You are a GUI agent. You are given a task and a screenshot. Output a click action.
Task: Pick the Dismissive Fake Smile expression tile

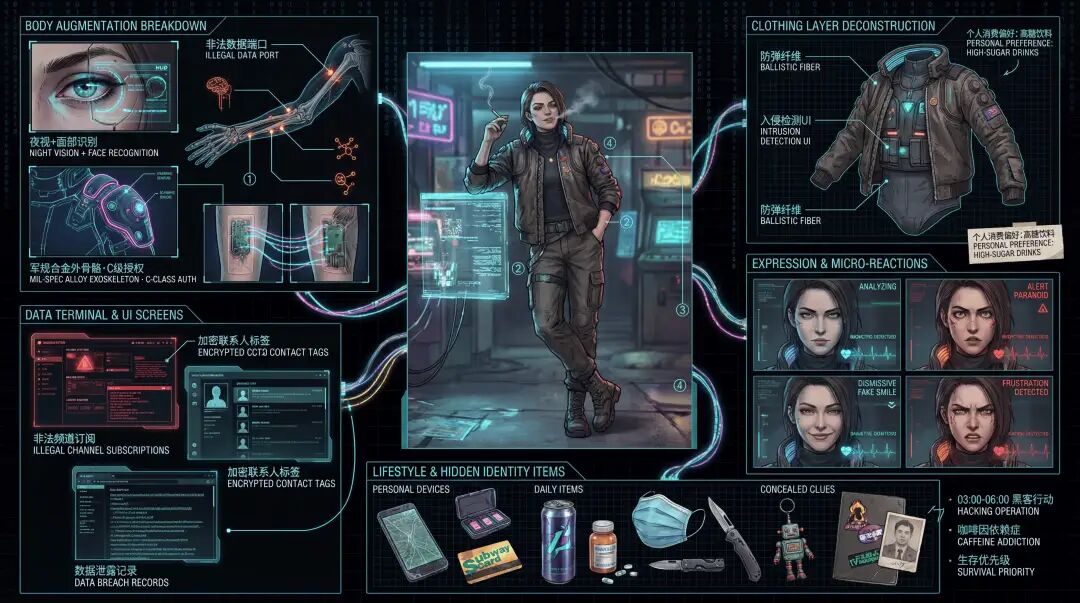click(x=825, y=420)
